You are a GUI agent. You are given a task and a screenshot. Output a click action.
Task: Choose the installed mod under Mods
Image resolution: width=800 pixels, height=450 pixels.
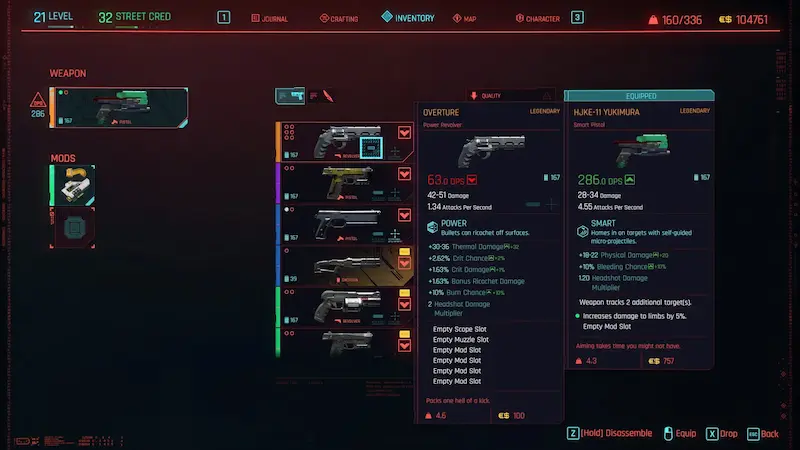pyautogui.click(x=73, y=185)
